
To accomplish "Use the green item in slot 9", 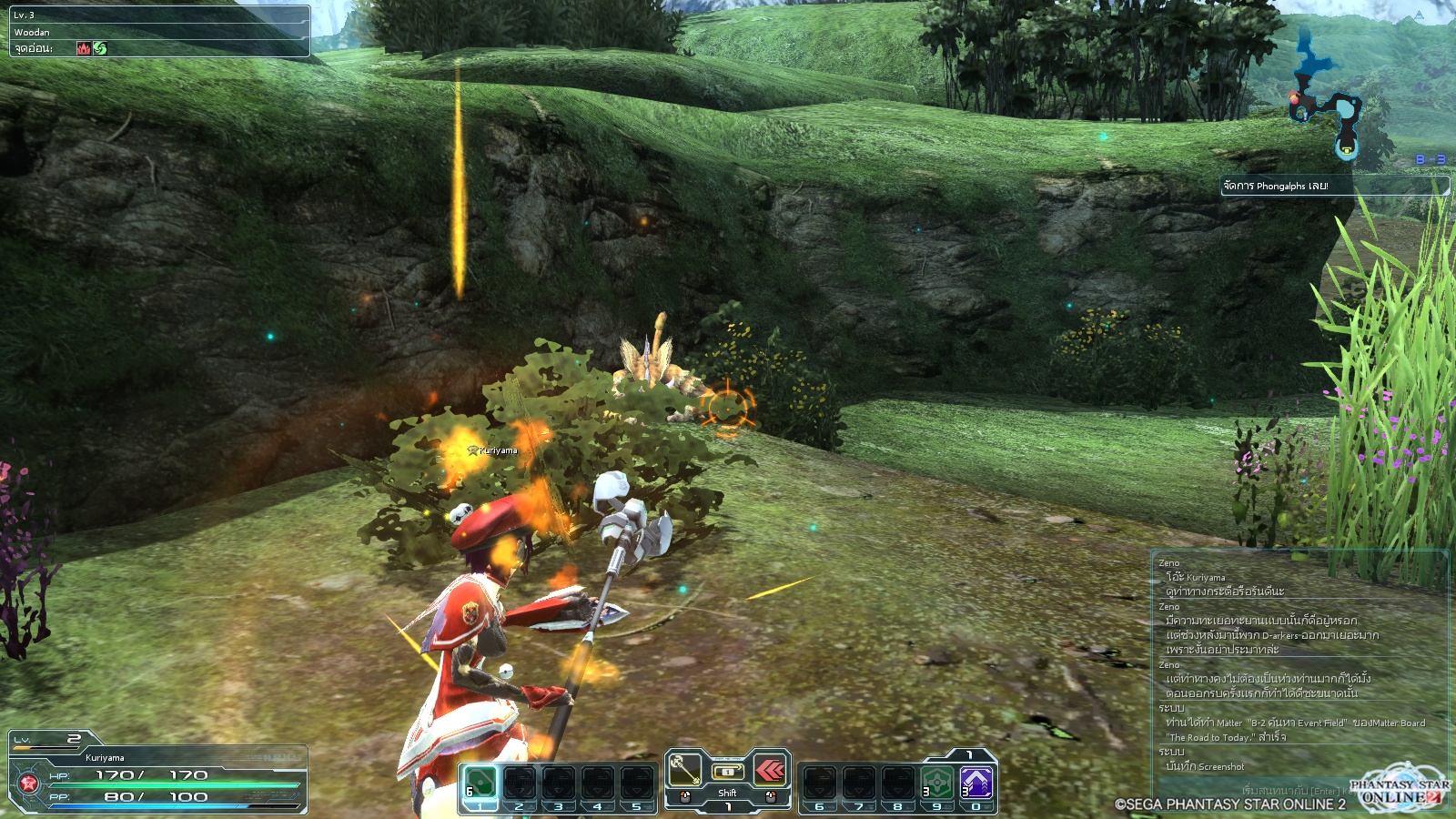I will (936, 783).
